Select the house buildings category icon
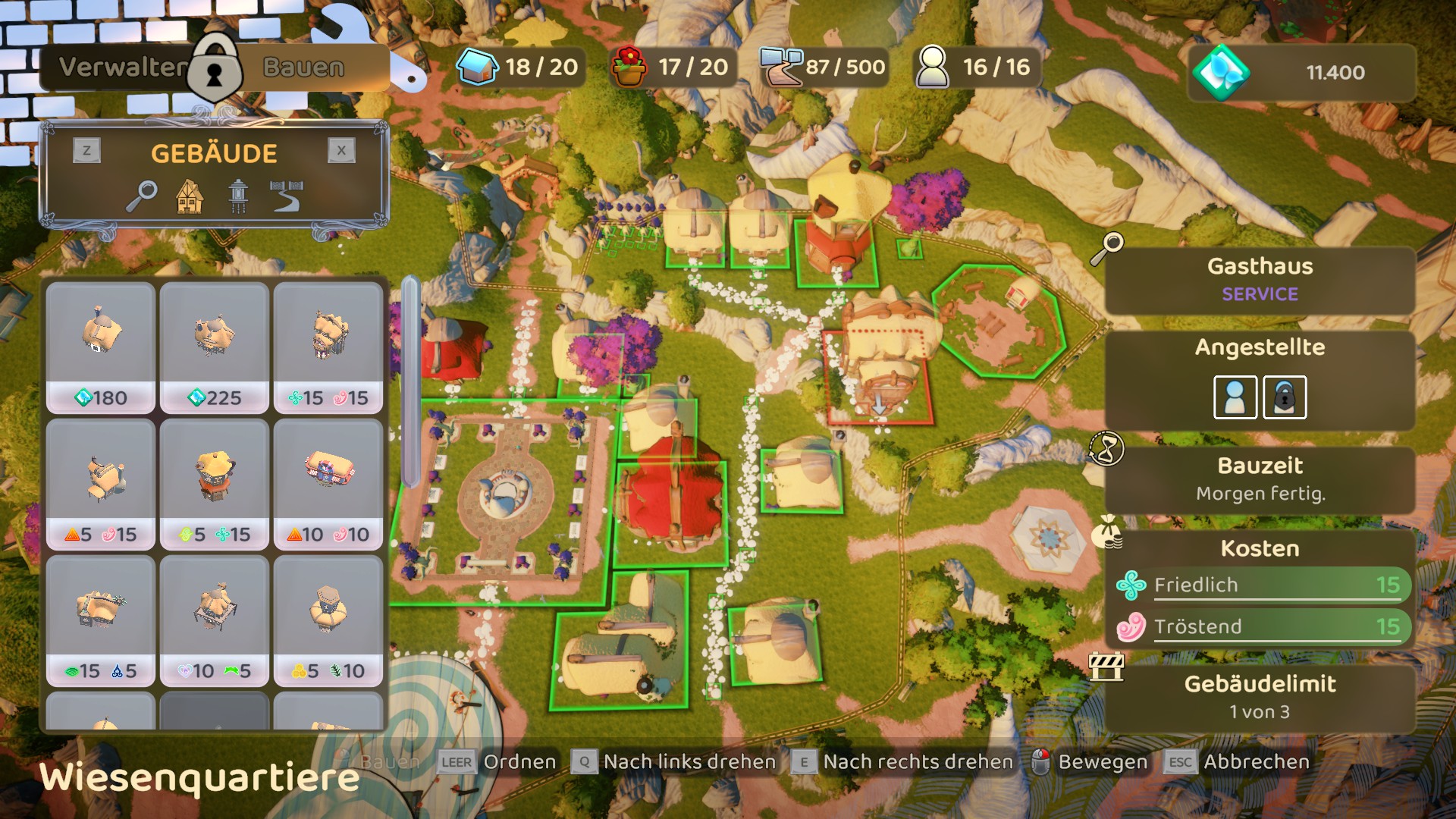This screenshot has width=1456, height=819. tap(190, 196)
